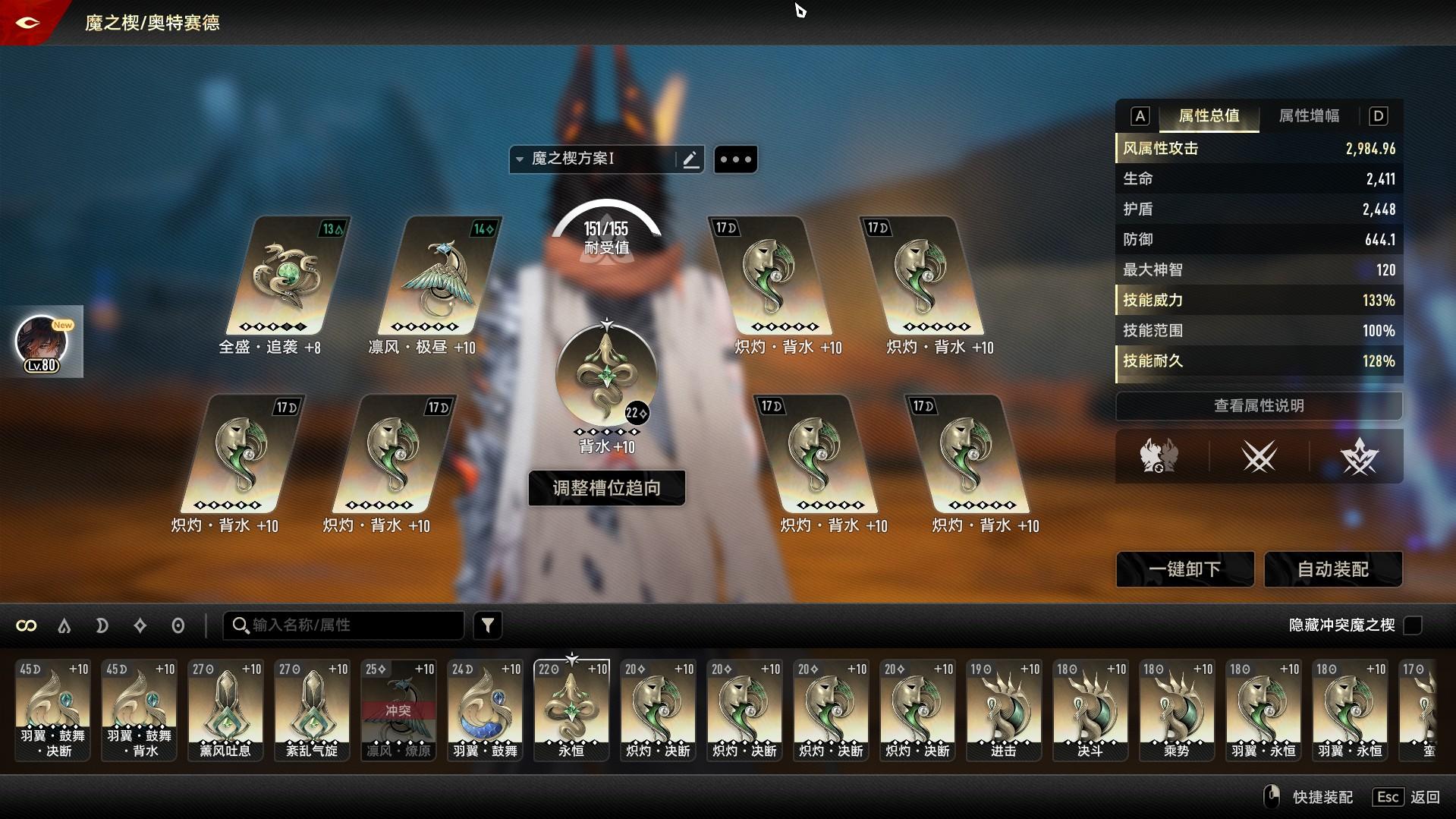This screenshot has width=1456, height=819.
Task: Activate the 自动装配 auto-equip button
Action: pos(1333,569)
